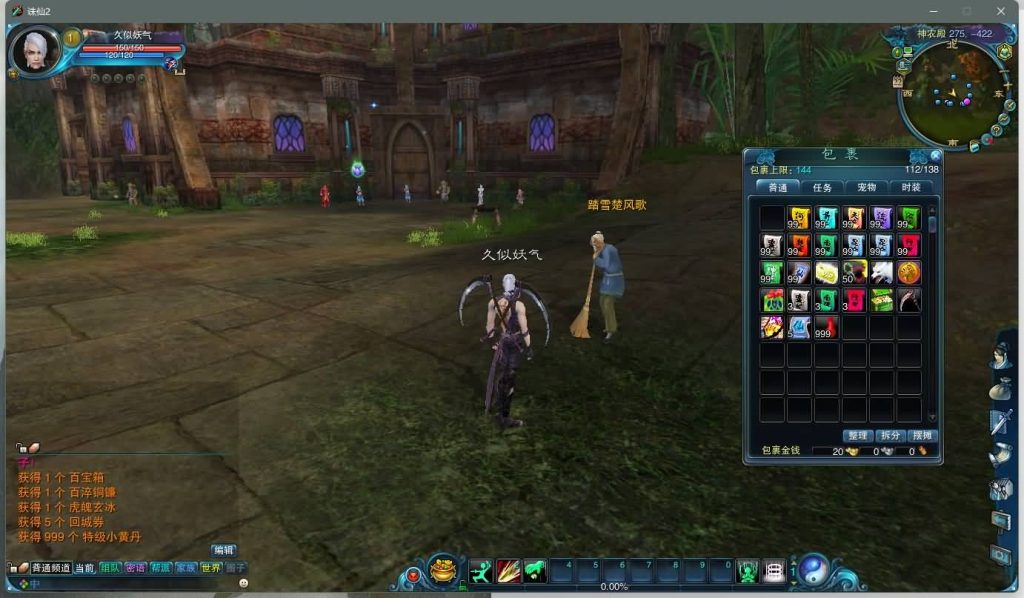The width and height of the screenshot is (1024, 598).
Task: Click the 拆分 split button
Action: pyautogui.click(x=890, y=436)
